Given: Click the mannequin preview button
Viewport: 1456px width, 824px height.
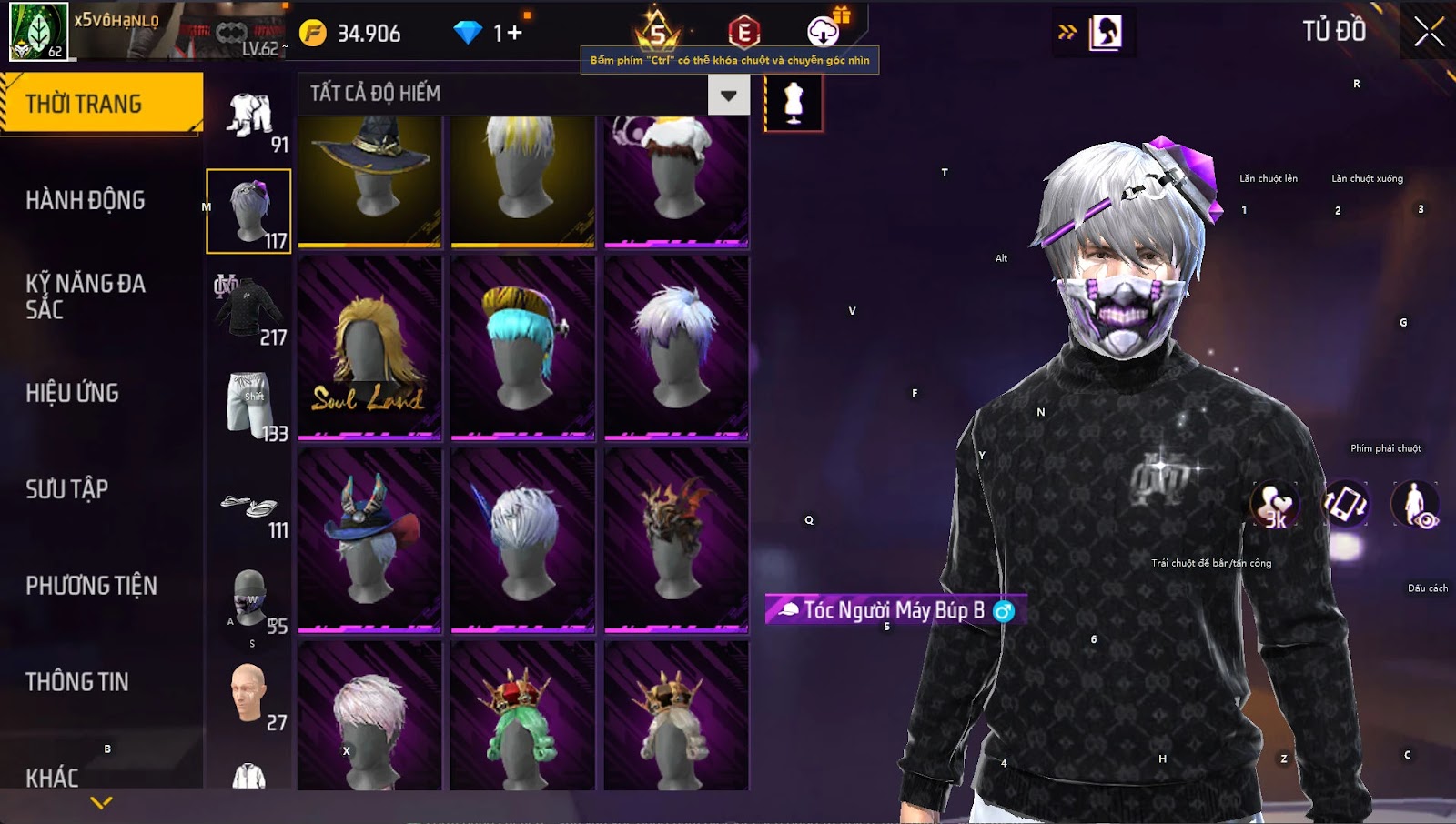Looking at the screenshot, I should pyautogui.click(x=794, y=102).
